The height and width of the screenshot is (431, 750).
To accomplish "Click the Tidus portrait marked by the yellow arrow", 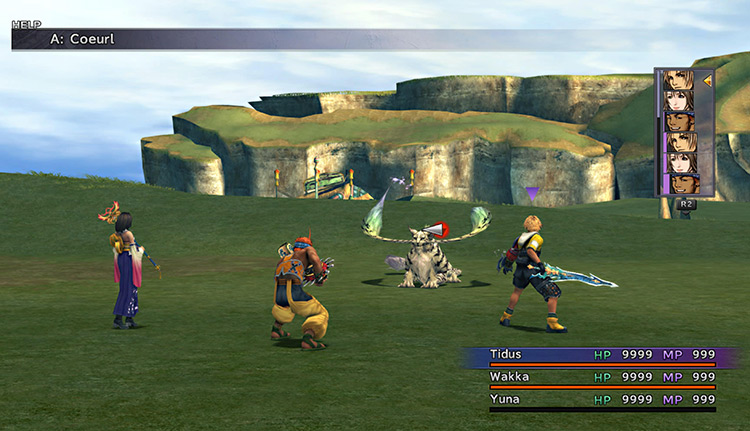I will click(x=679, y=80).
